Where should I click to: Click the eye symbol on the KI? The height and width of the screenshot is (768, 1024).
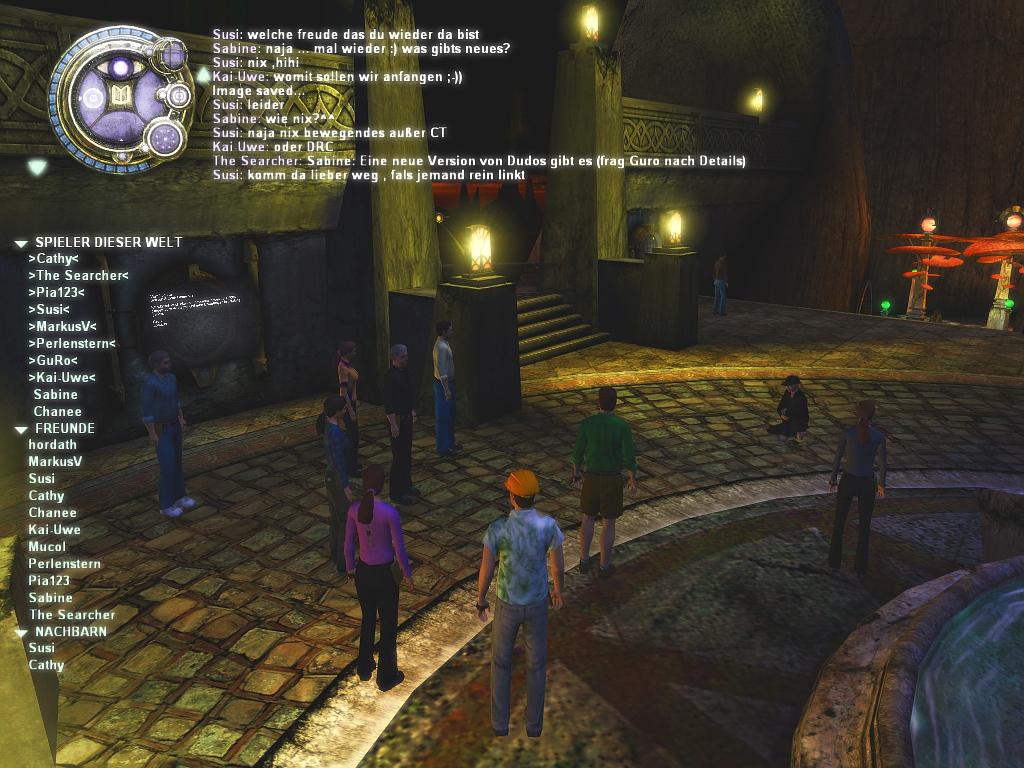coord(121,67)
